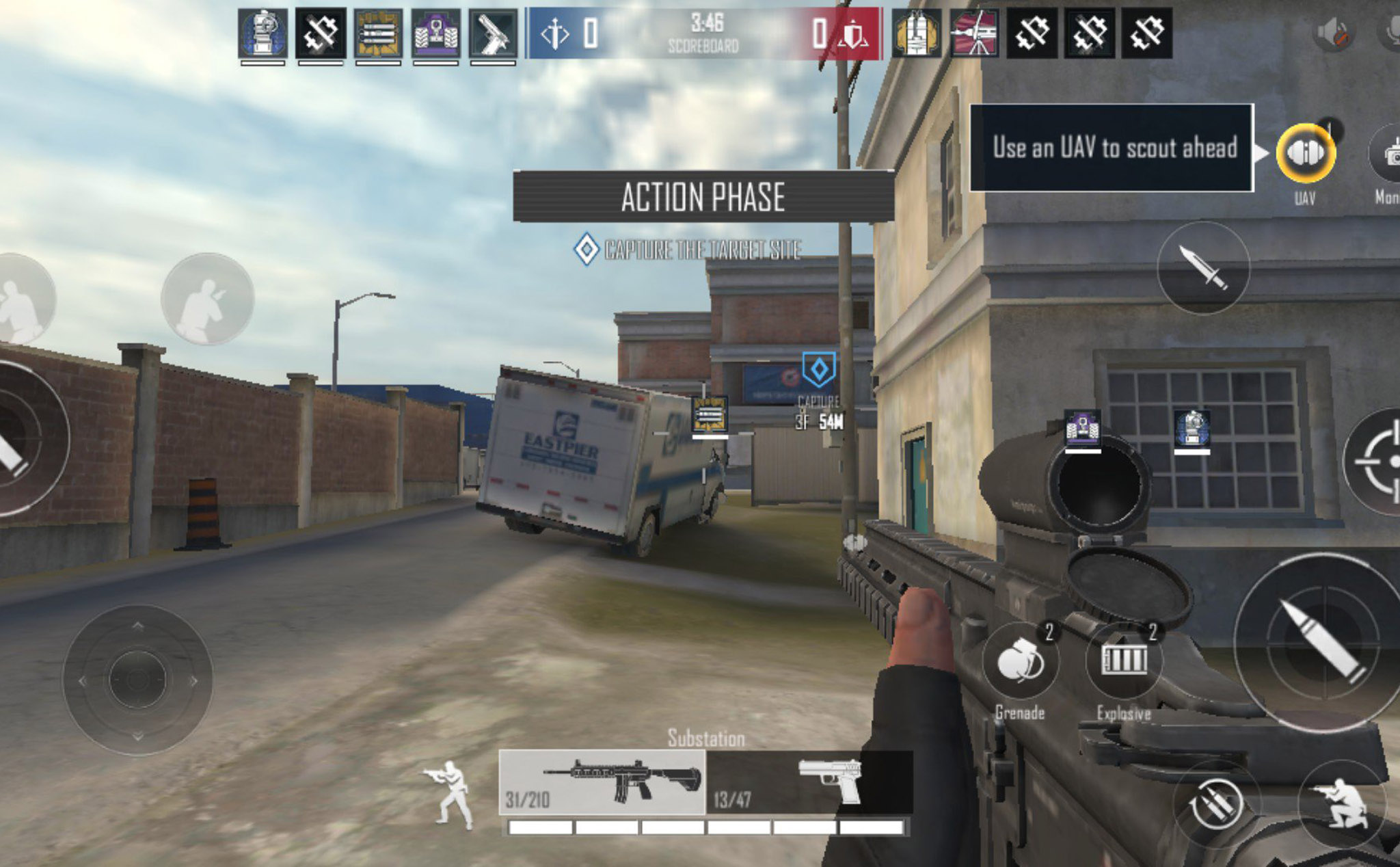Image resolution: width=1400 pixels, height=867 pixels.
Task: Tap the virtual movement joystick
Action: click(x=137, y=680)
